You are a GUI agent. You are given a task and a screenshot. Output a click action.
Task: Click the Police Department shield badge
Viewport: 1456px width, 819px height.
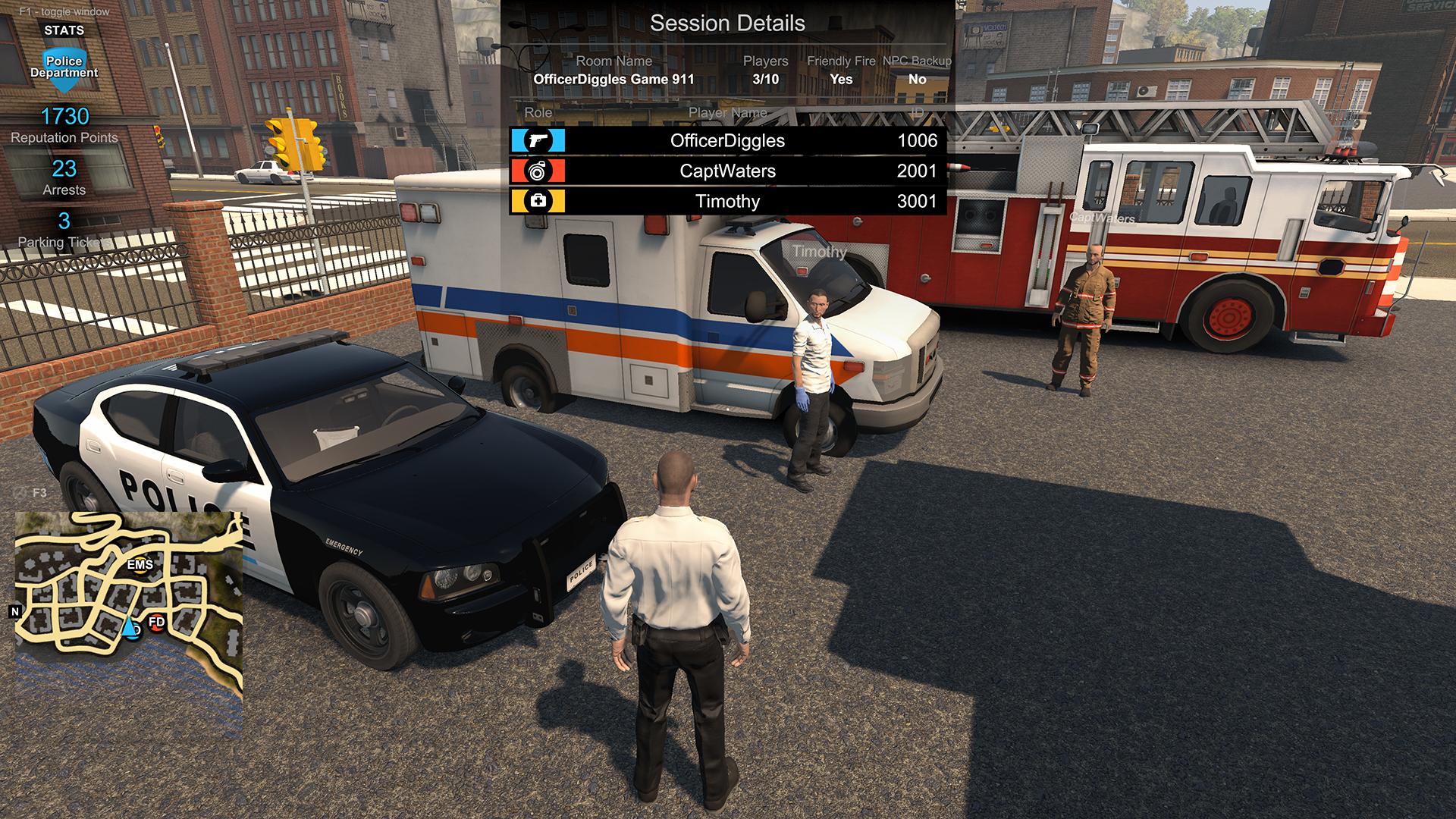click(x=64, y=70)
